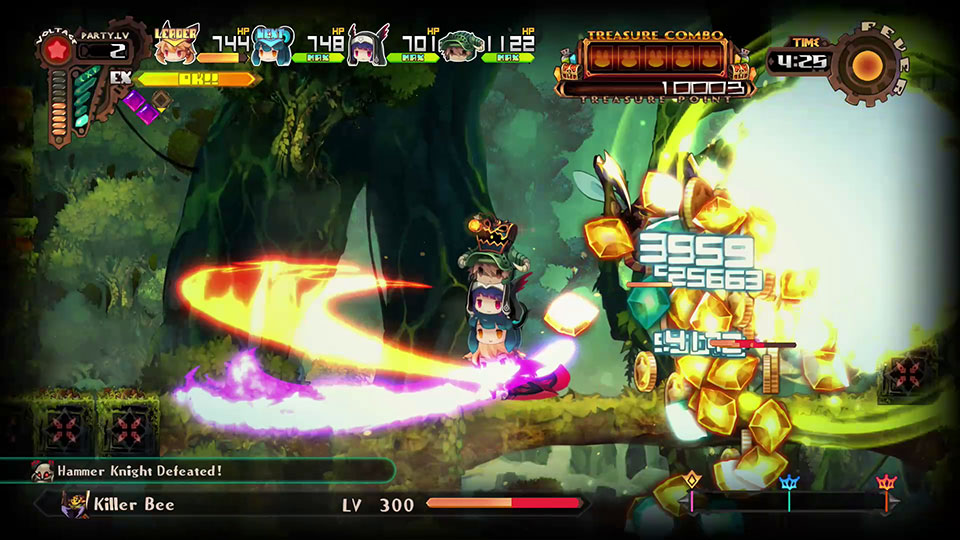960x540 pixels.
Task: Click the Killer Bee enemy portrait icon
Action: click(75, 503)
